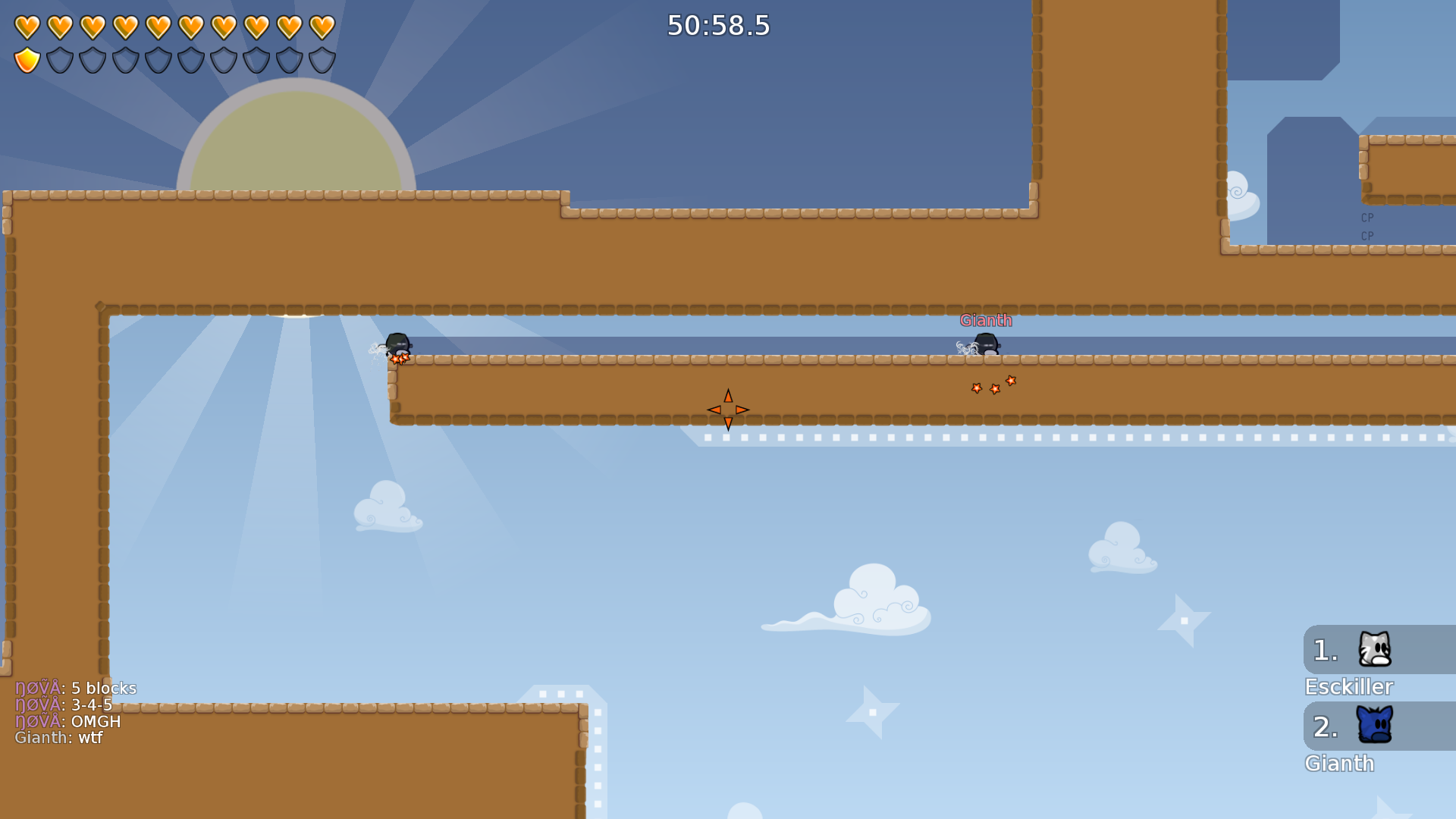The width and height of the screenshot is (1456, 819).
Task: Click the CP checkpoint label on the right
Action: [1367, 218]
